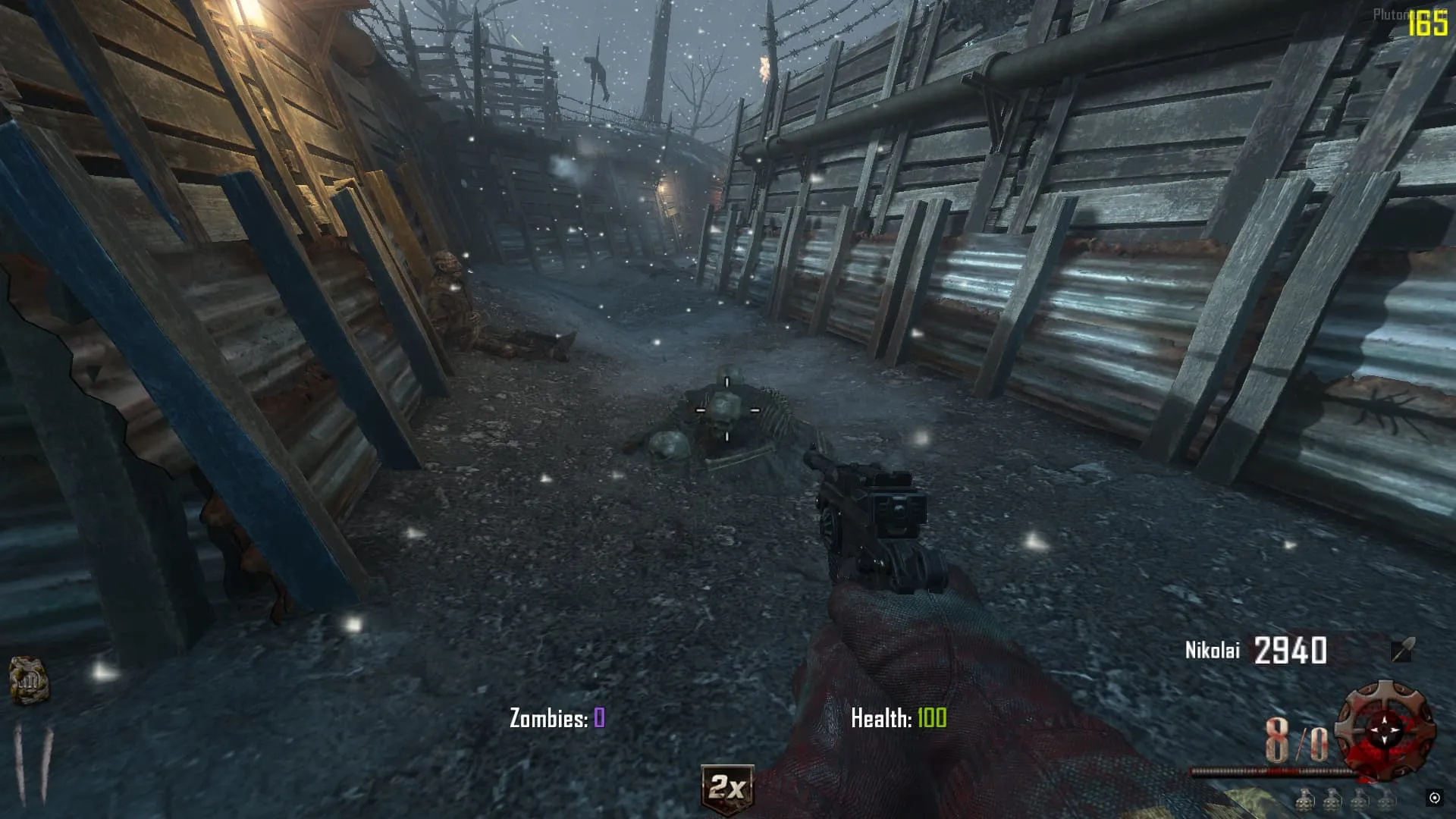Image resolution: width=1456 pixels, height=819 pixels.
Task: Click the 2x double points icon
Action: (x=726, y=789)
